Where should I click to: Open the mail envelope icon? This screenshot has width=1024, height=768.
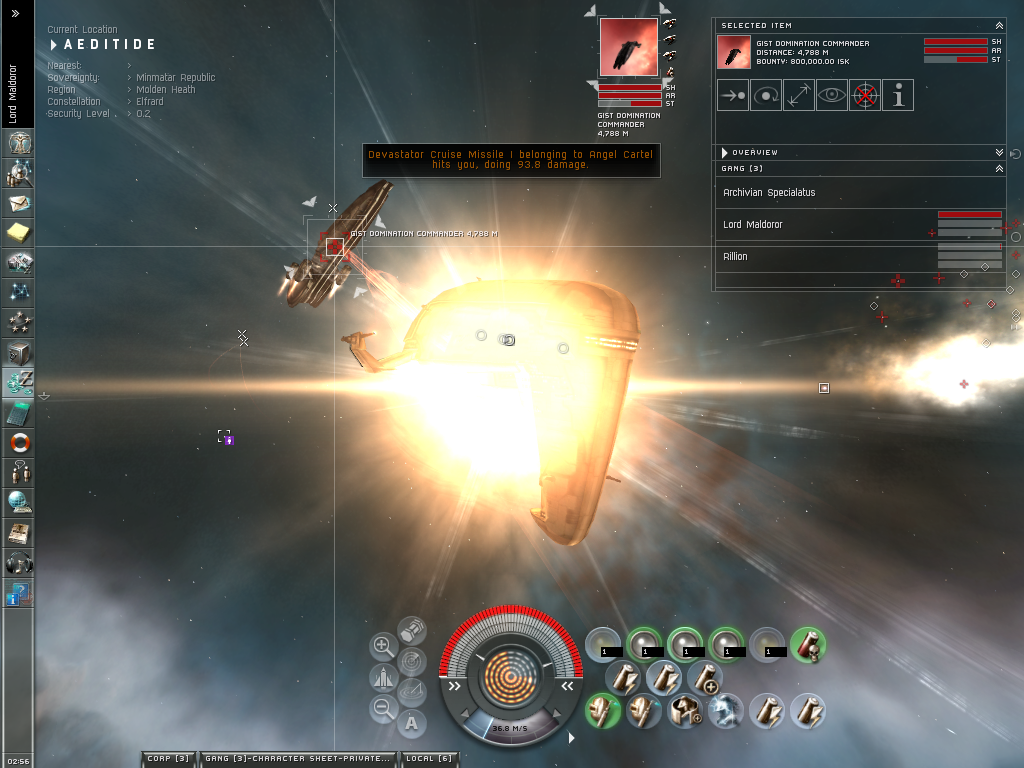pyautogui.click(x=19, y=204)
